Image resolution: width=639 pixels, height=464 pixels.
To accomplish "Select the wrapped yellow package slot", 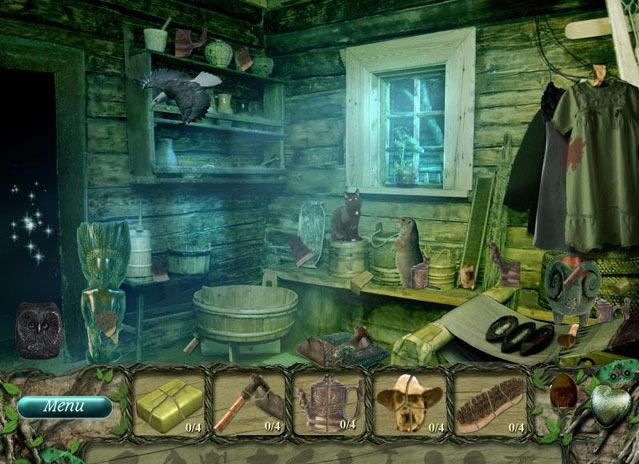I will [169, 403].
